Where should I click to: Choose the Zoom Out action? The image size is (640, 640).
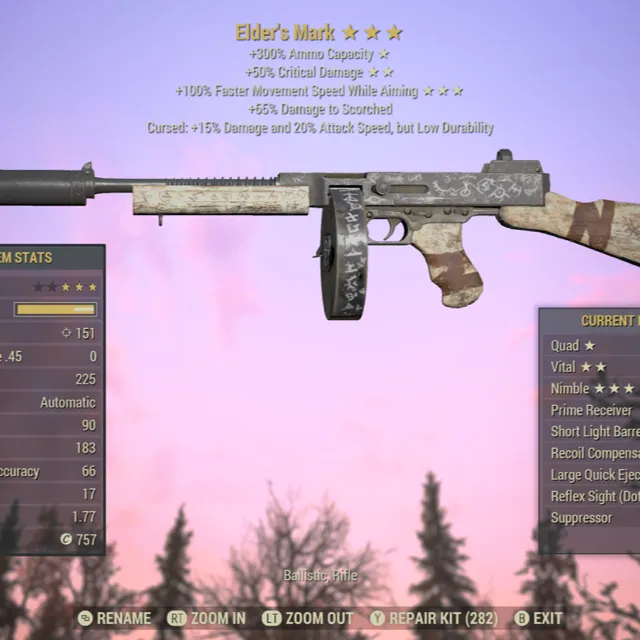coord(310,619)
